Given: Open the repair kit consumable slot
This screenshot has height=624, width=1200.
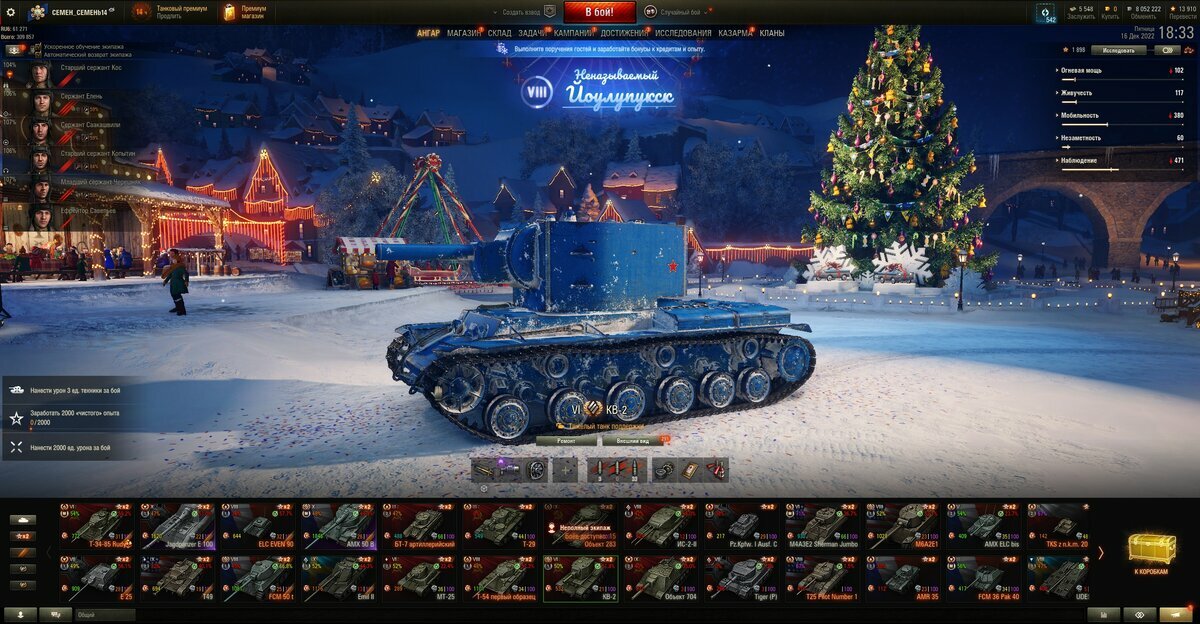Looking at the screenshot, I should click(664, 470).
